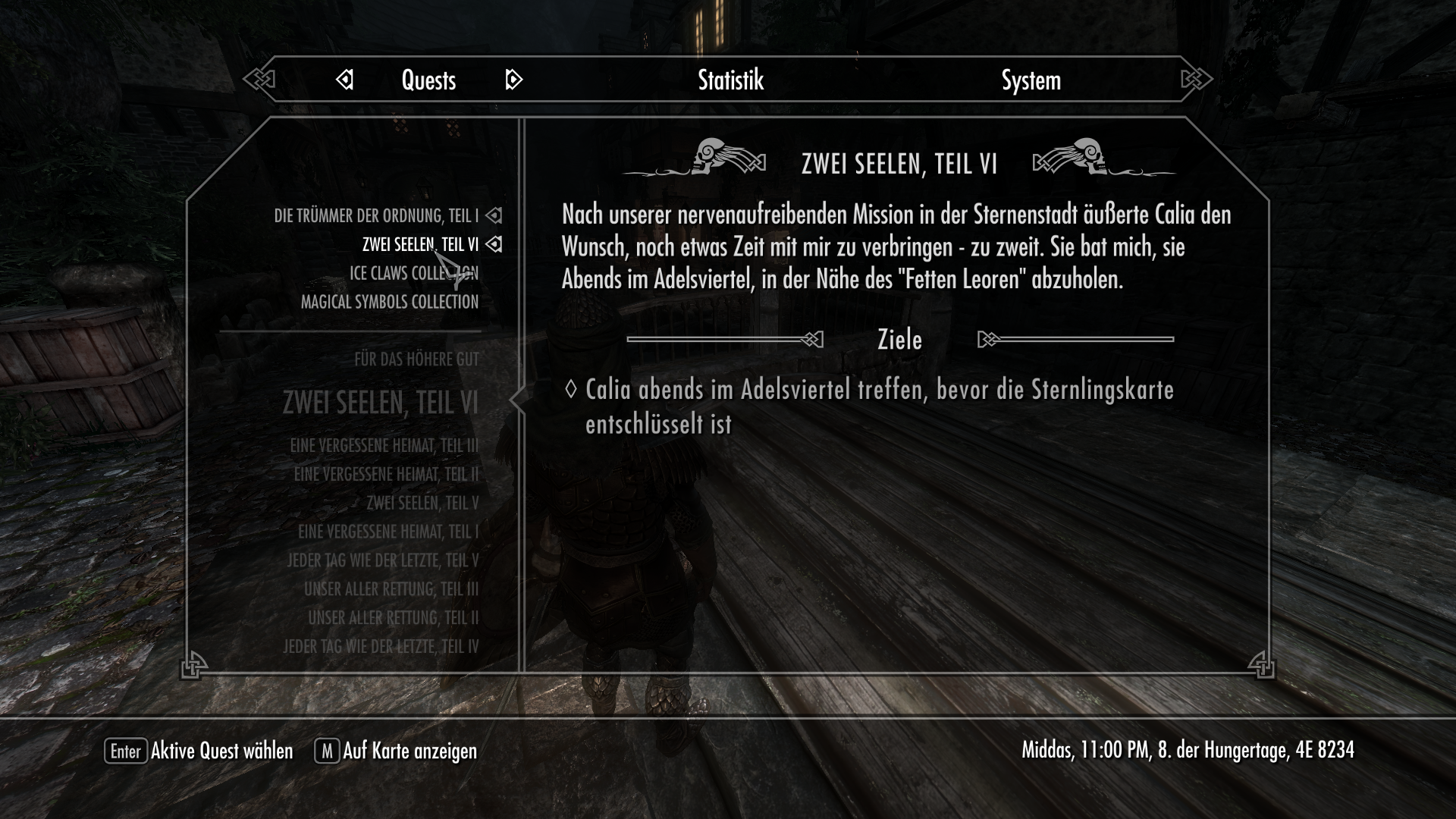Image resolution: width=1456 pixels, height=819 pixels.
Task: Switch to the Statistik tab
Action: (730, 80)
